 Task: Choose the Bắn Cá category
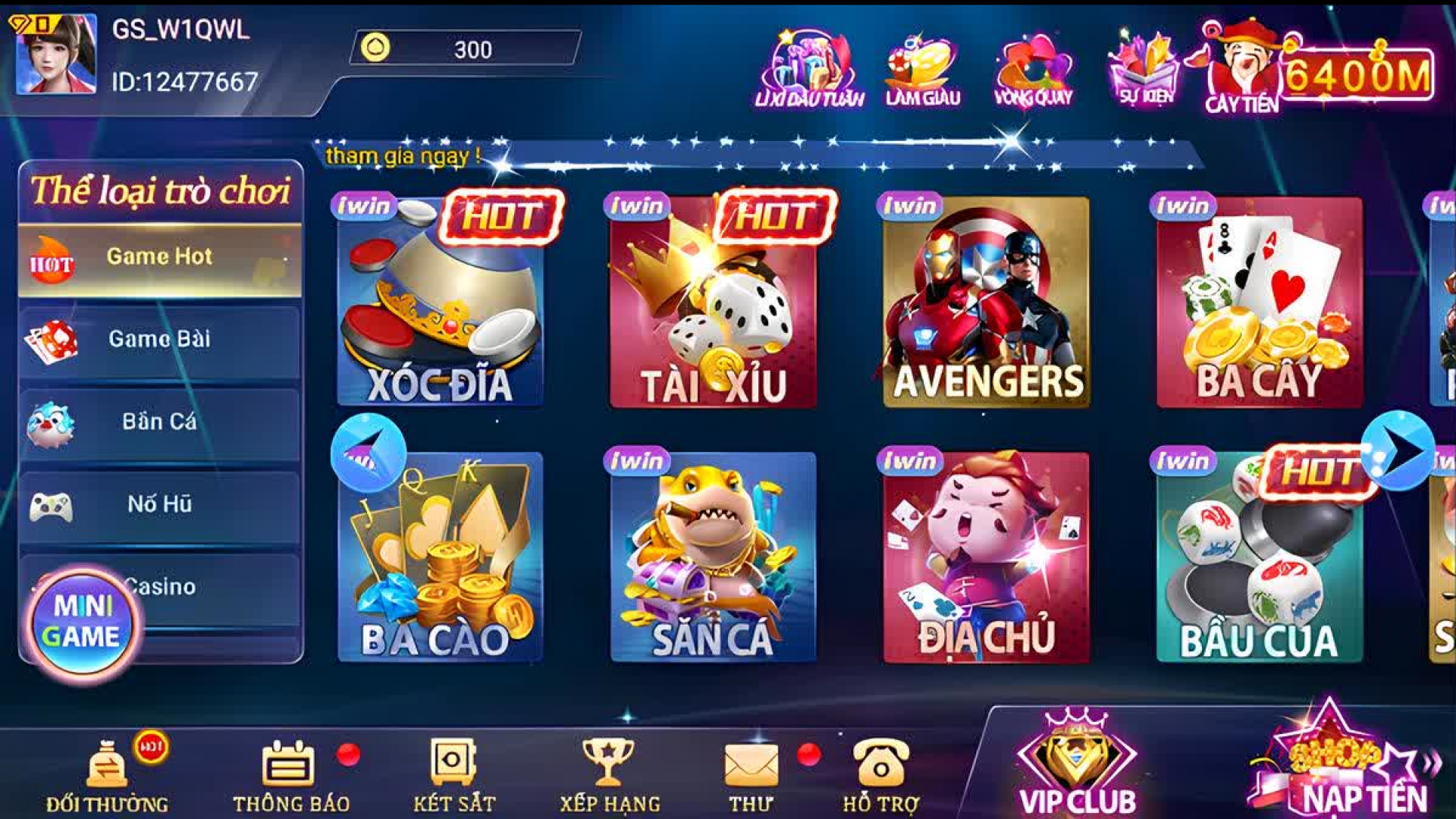[x=159, y=422]
